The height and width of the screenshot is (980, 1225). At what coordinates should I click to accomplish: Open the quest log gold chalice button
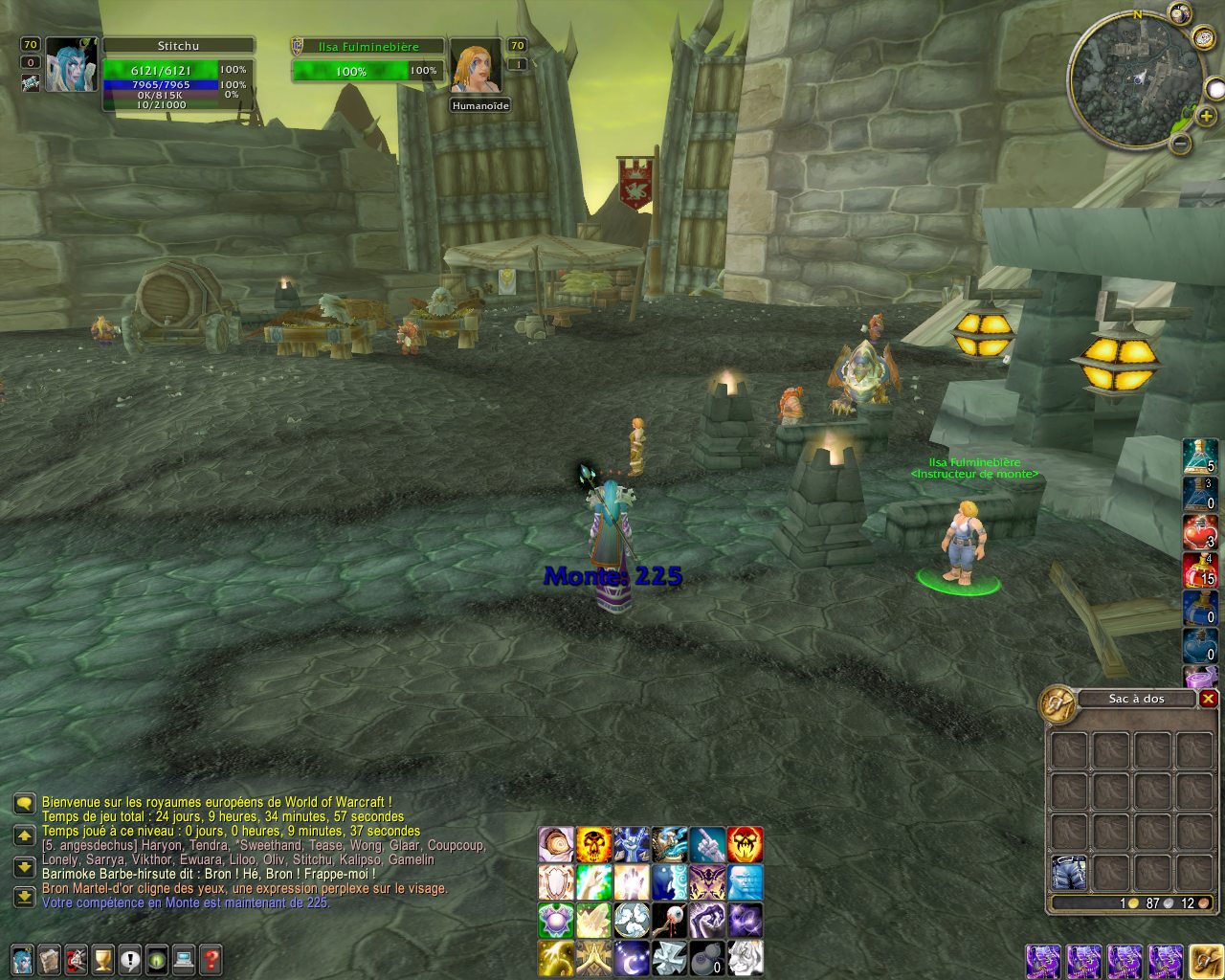102,958
